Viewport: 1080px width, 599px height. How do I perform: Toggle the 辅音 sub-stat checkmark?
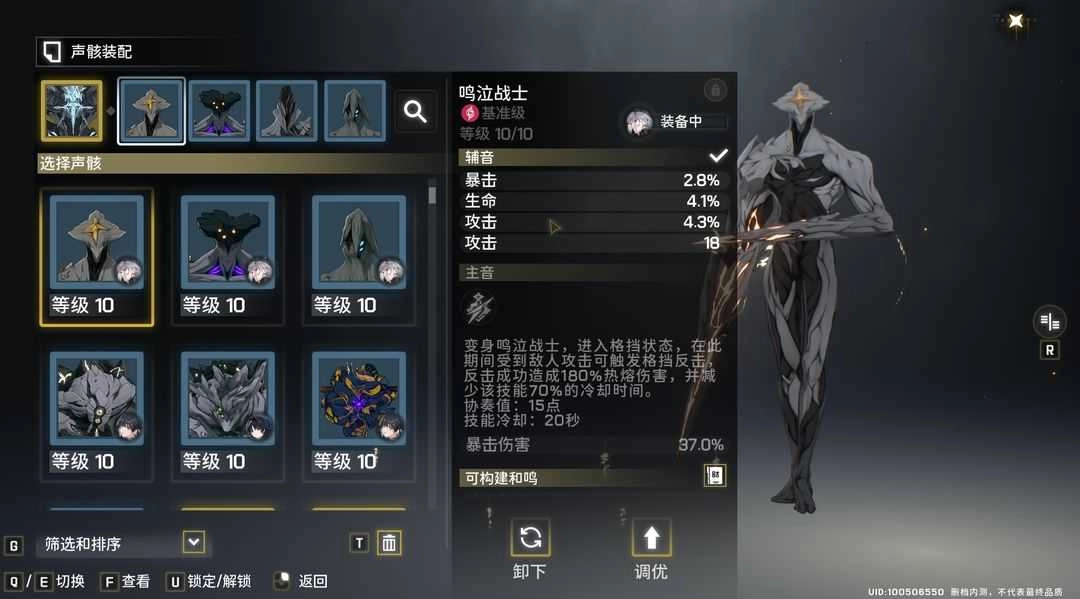click(717, 156)
